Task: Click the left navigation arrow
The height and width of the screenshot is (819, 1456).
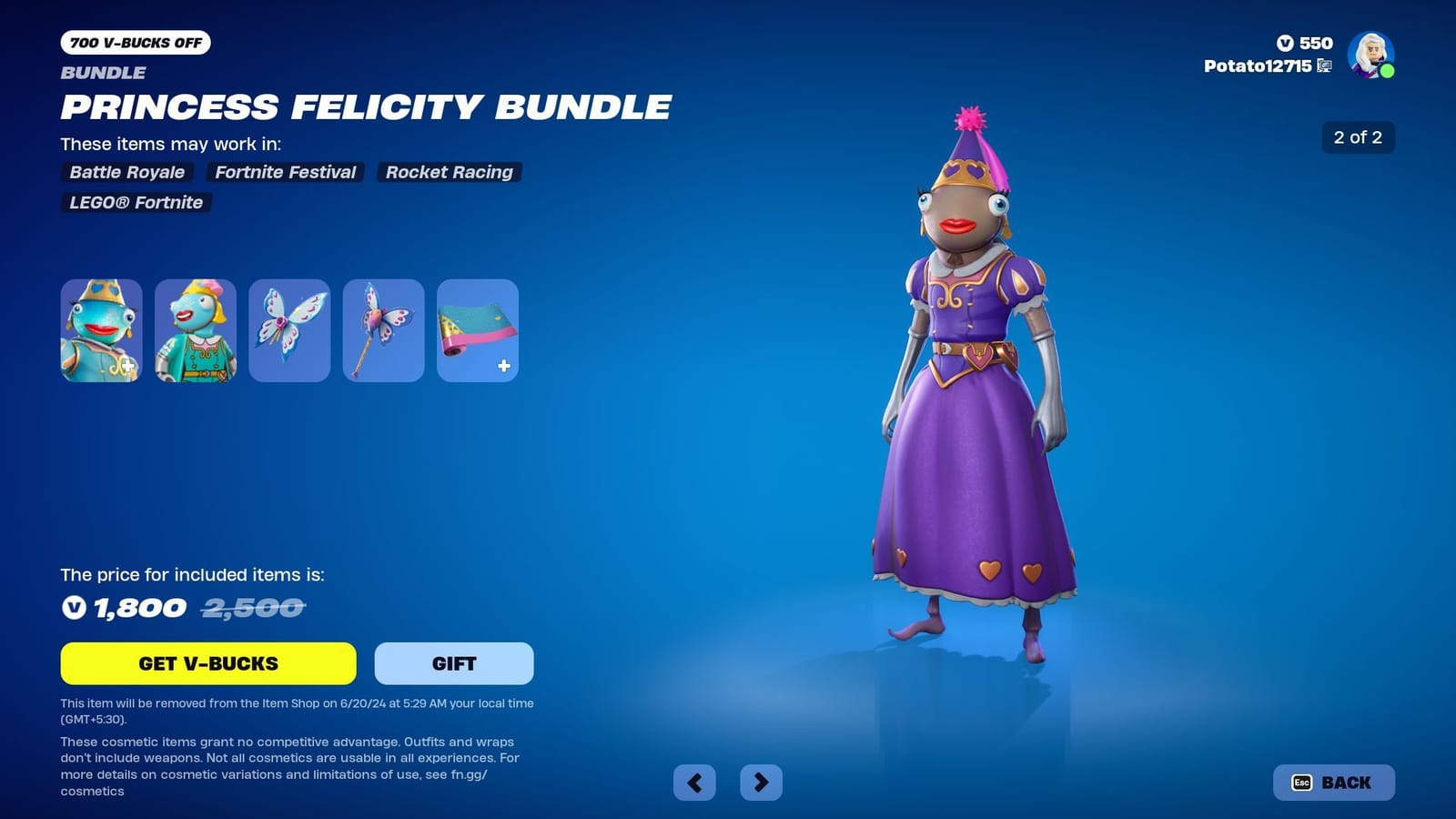Action: (693, 782)
